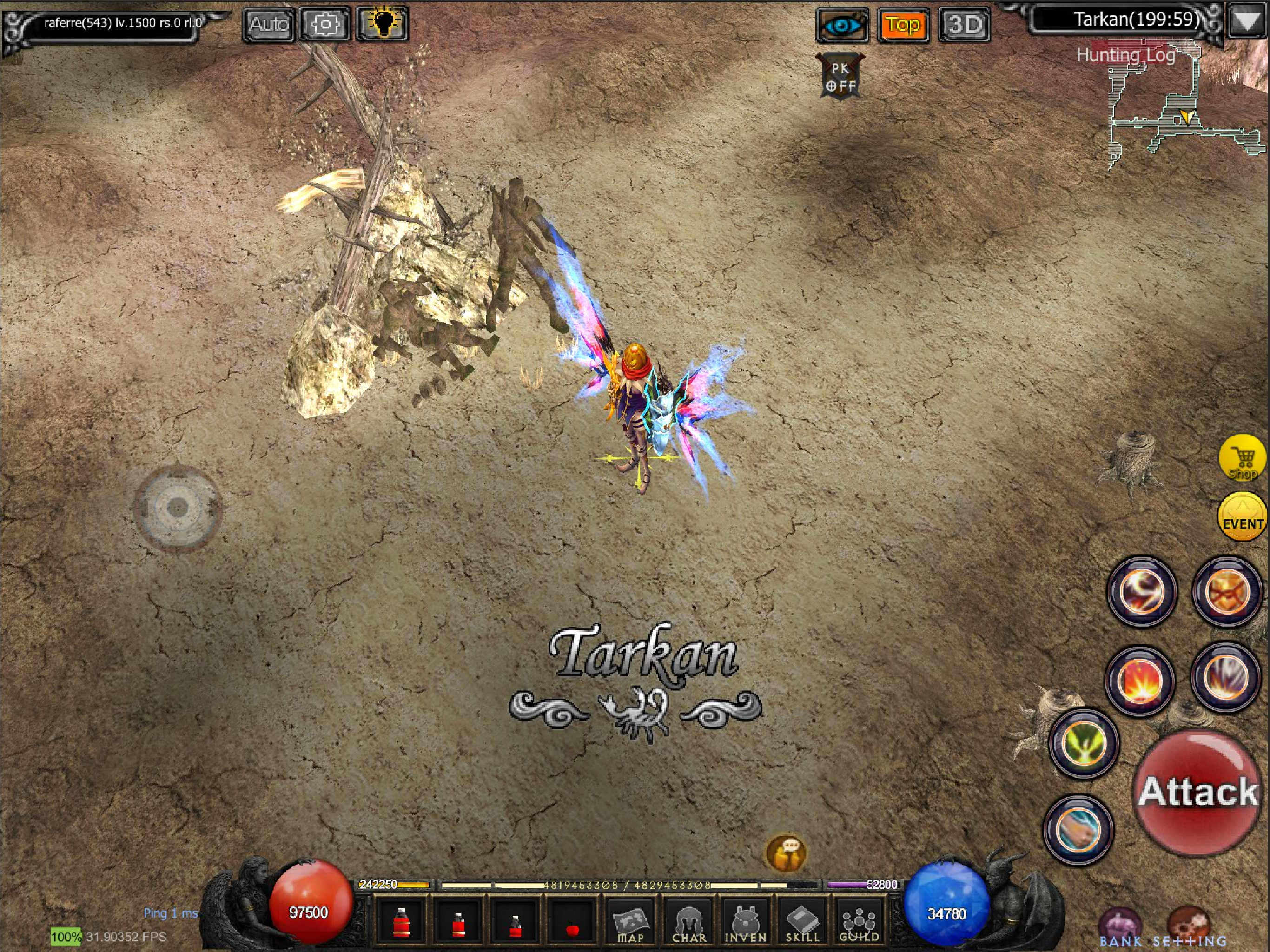Screen dimensions: 1270x952
Task: Tap the big red Attack button
Action: coord(1197,793)
